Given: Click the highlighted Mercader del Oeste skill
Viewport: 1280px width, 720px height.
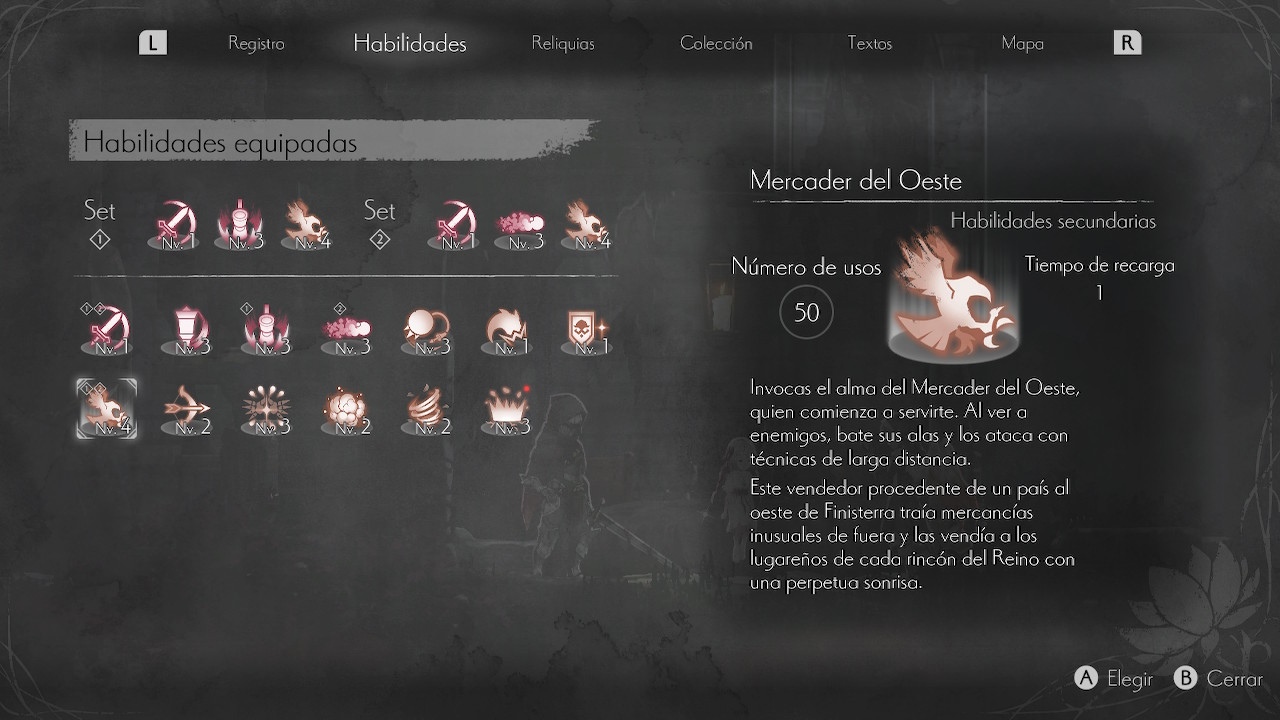Looking at the screenshot, I should pyautogui.click(x=107, y=410).
